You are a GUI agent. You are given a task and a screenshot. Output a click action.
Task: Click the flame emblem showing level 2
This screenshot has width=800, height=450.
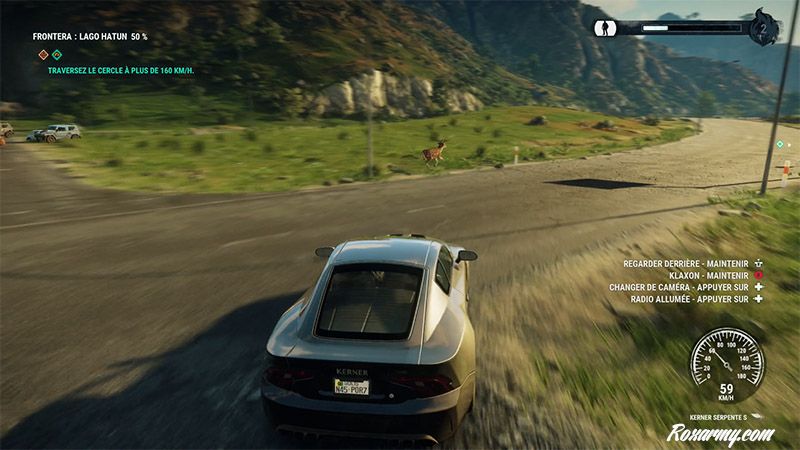point(764,27)
